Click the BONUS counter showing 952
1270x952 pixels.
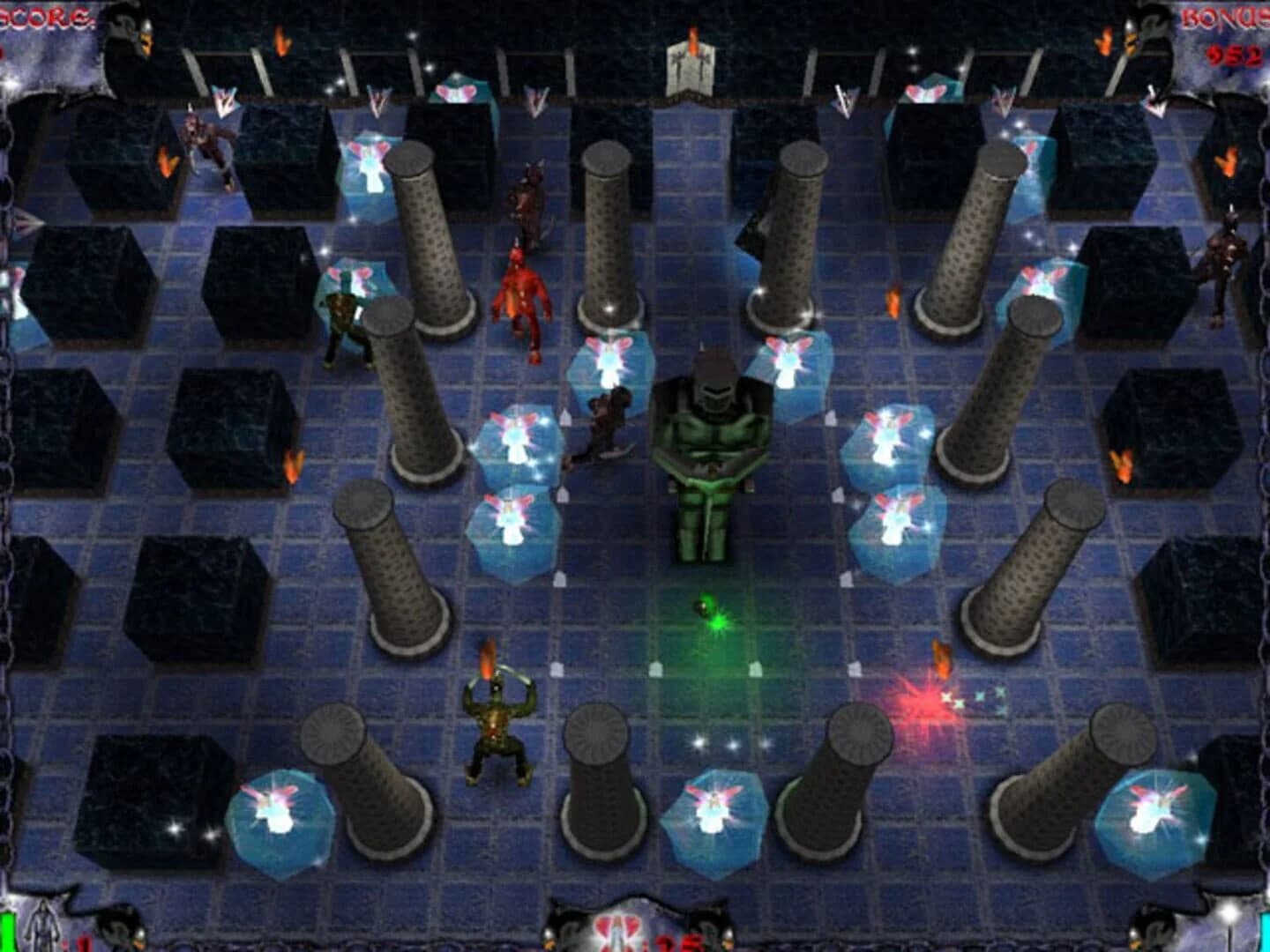point(1236,55)
